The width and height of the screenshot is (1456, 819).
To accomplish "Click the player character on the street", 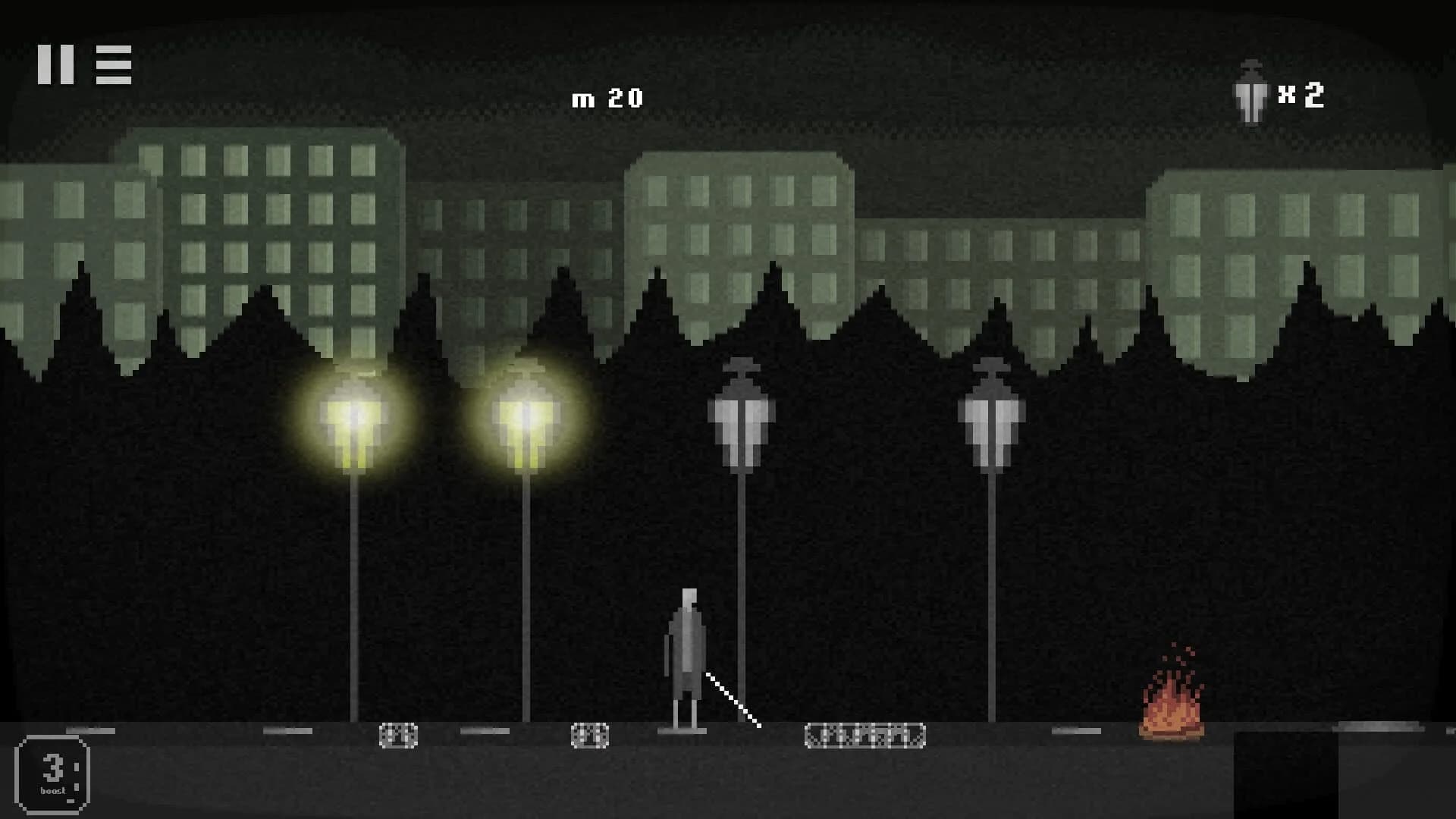I will (686, 652).
